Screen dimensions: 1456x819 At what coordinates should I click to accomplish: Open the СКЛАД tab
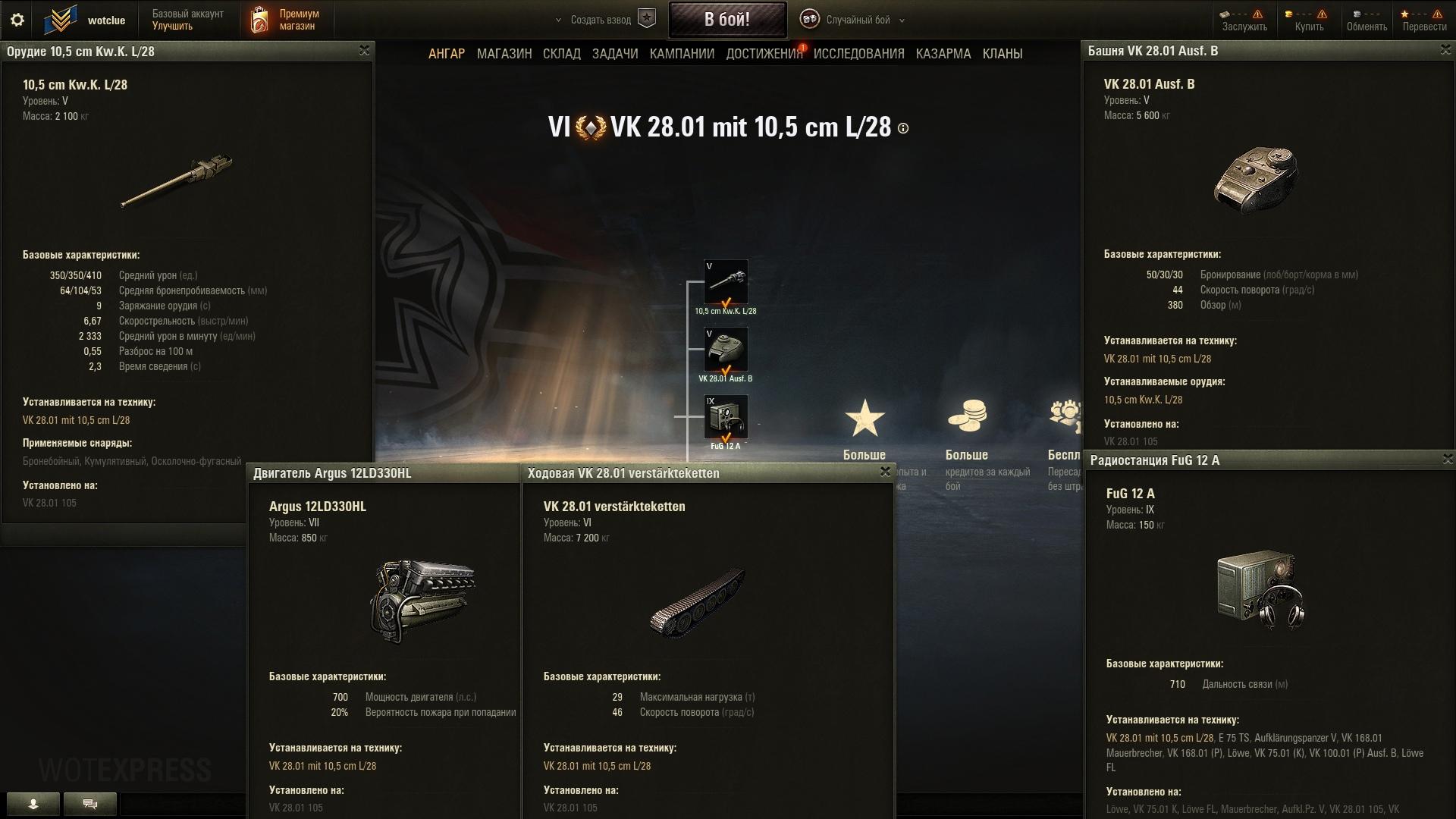coord(561,54)
